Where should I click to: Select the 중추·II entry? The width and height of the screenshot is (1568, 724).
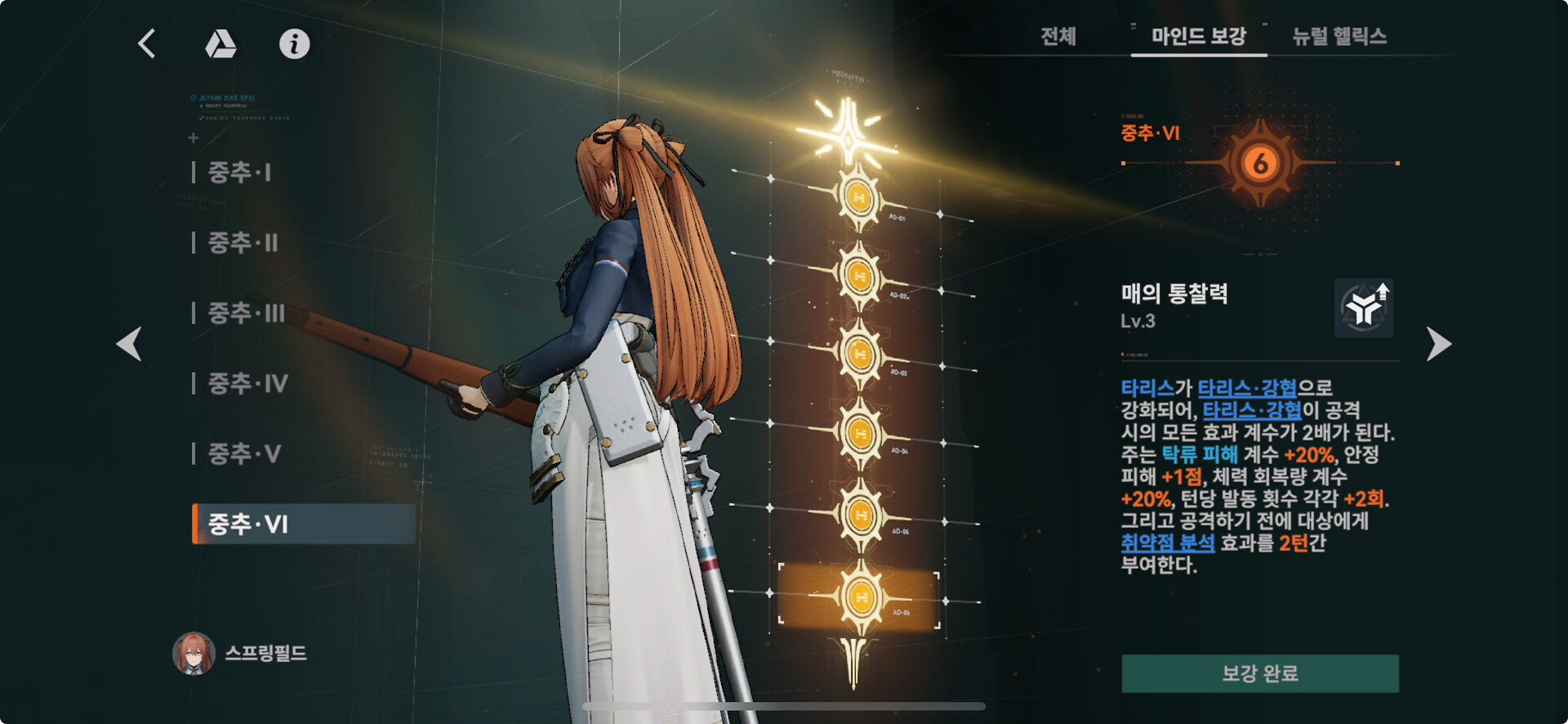[x=243, y=243]
